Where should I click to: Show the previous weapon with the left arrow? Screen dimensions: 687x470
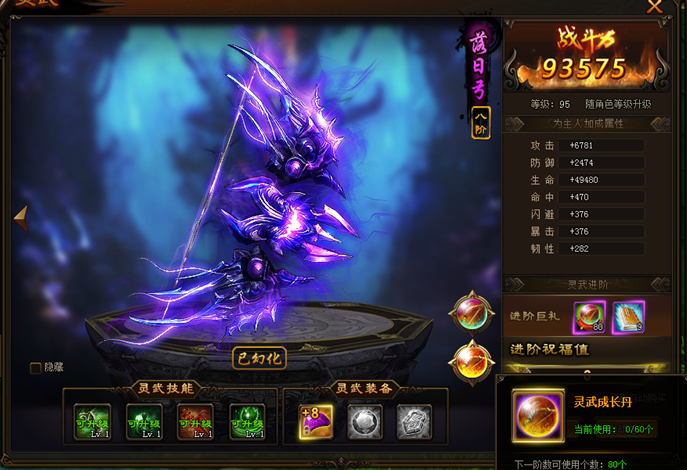[19, 216]
